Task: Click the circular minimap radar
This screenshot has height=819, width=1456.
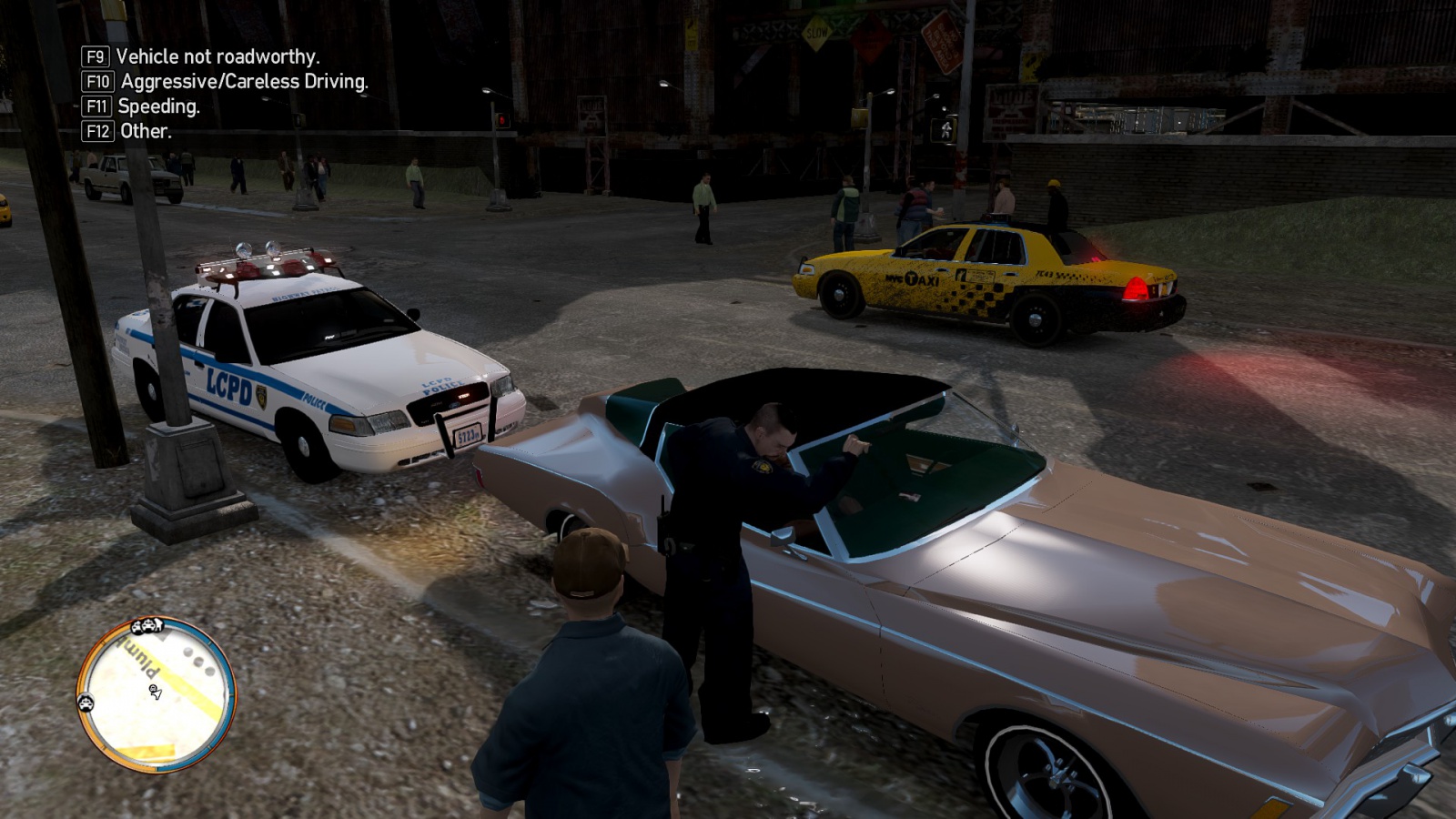Action: [x=156, y=694]
